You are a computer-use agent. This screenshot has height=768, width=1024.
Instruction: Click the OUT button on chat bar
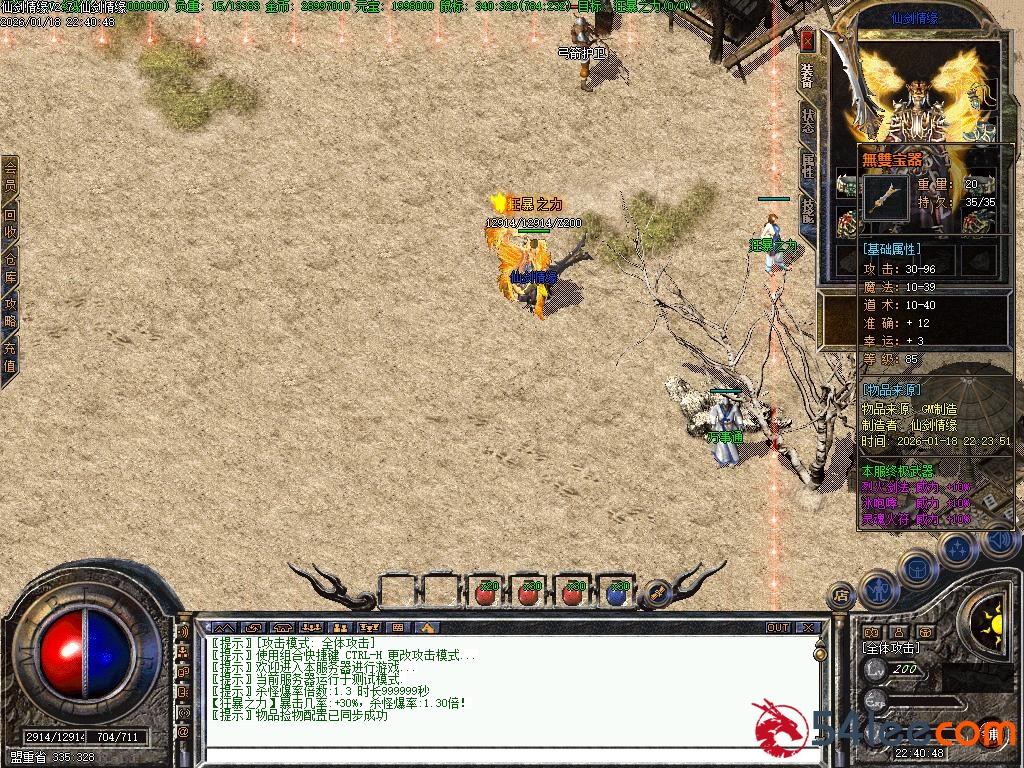point(778,628)
